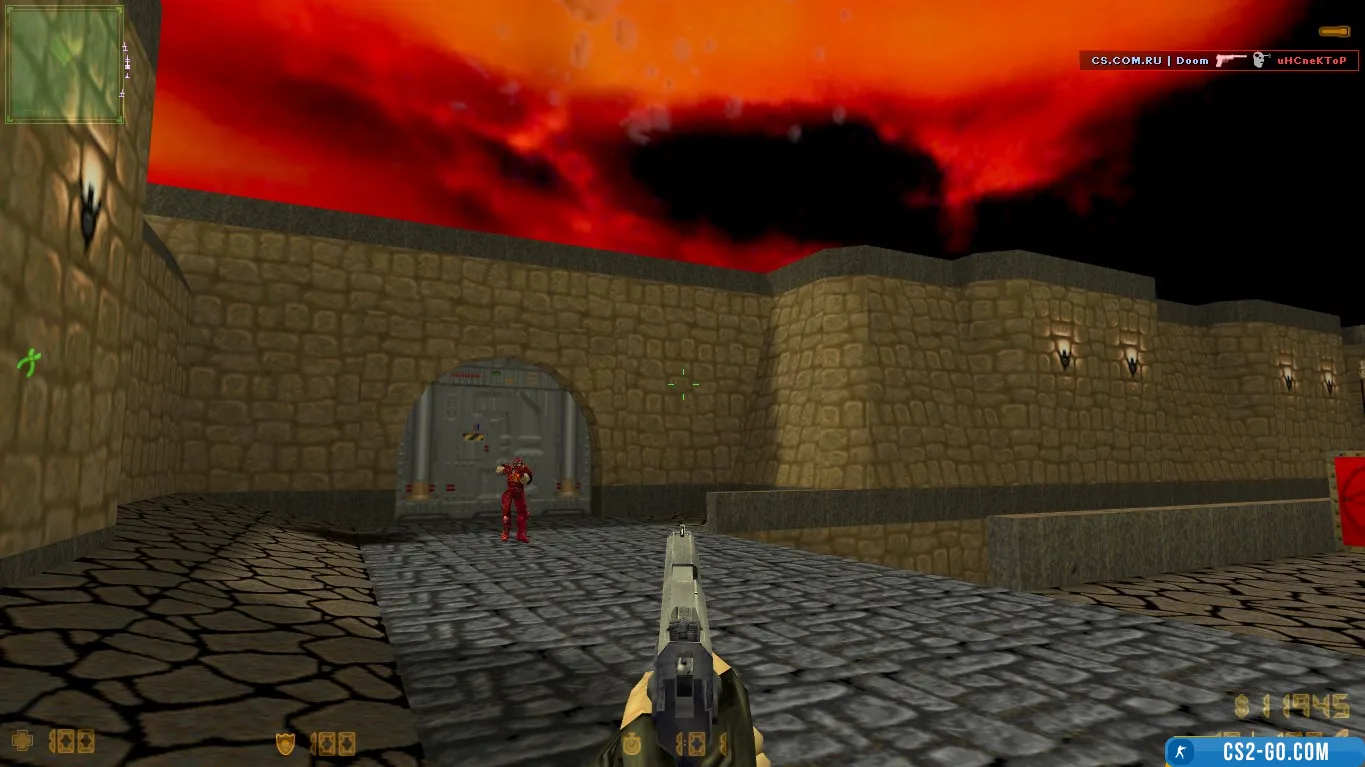Click the headshot skull icon in the kill feed

pos(1260,60)
